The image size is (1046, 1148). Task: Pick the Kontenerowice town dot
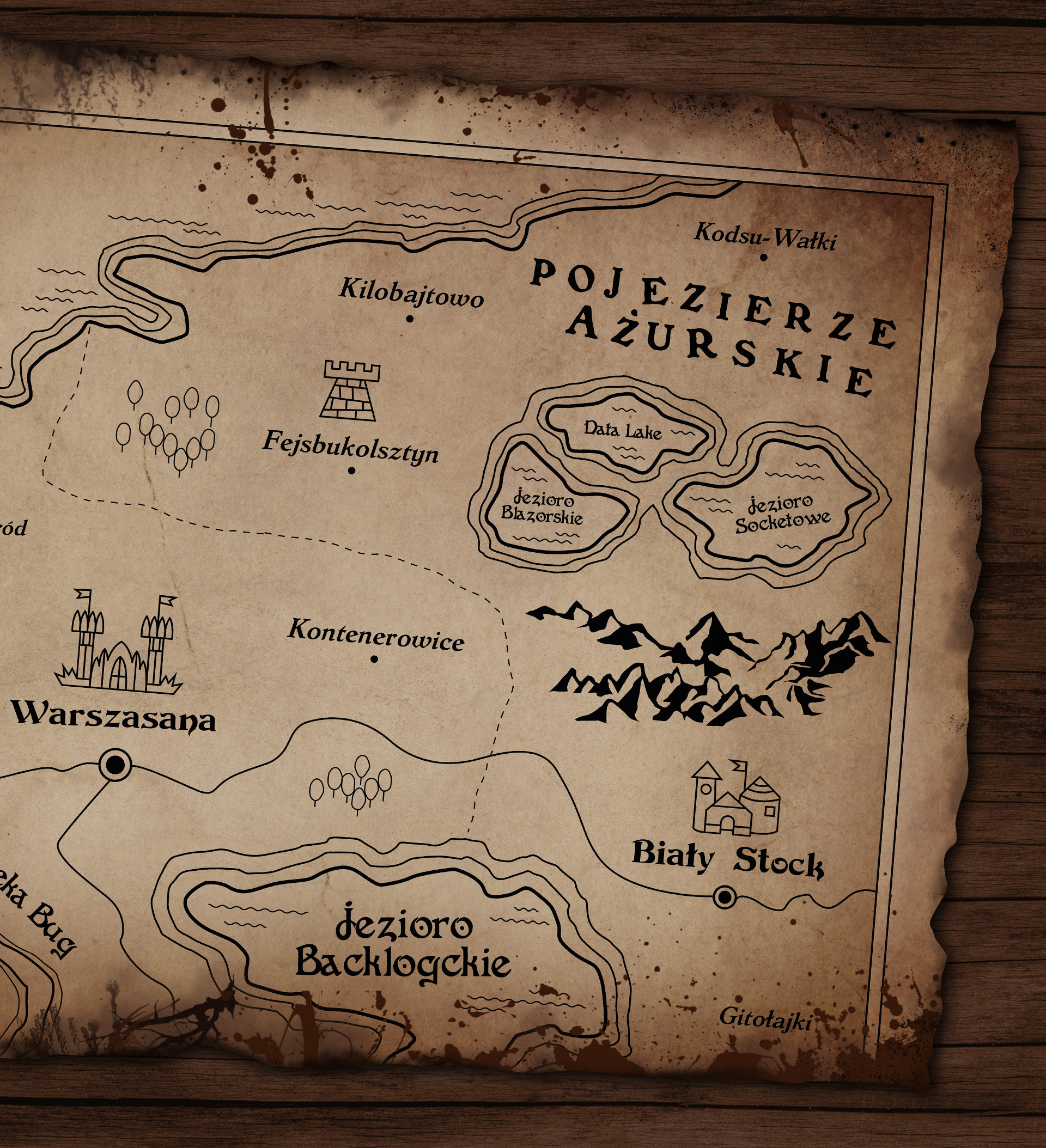374,659
